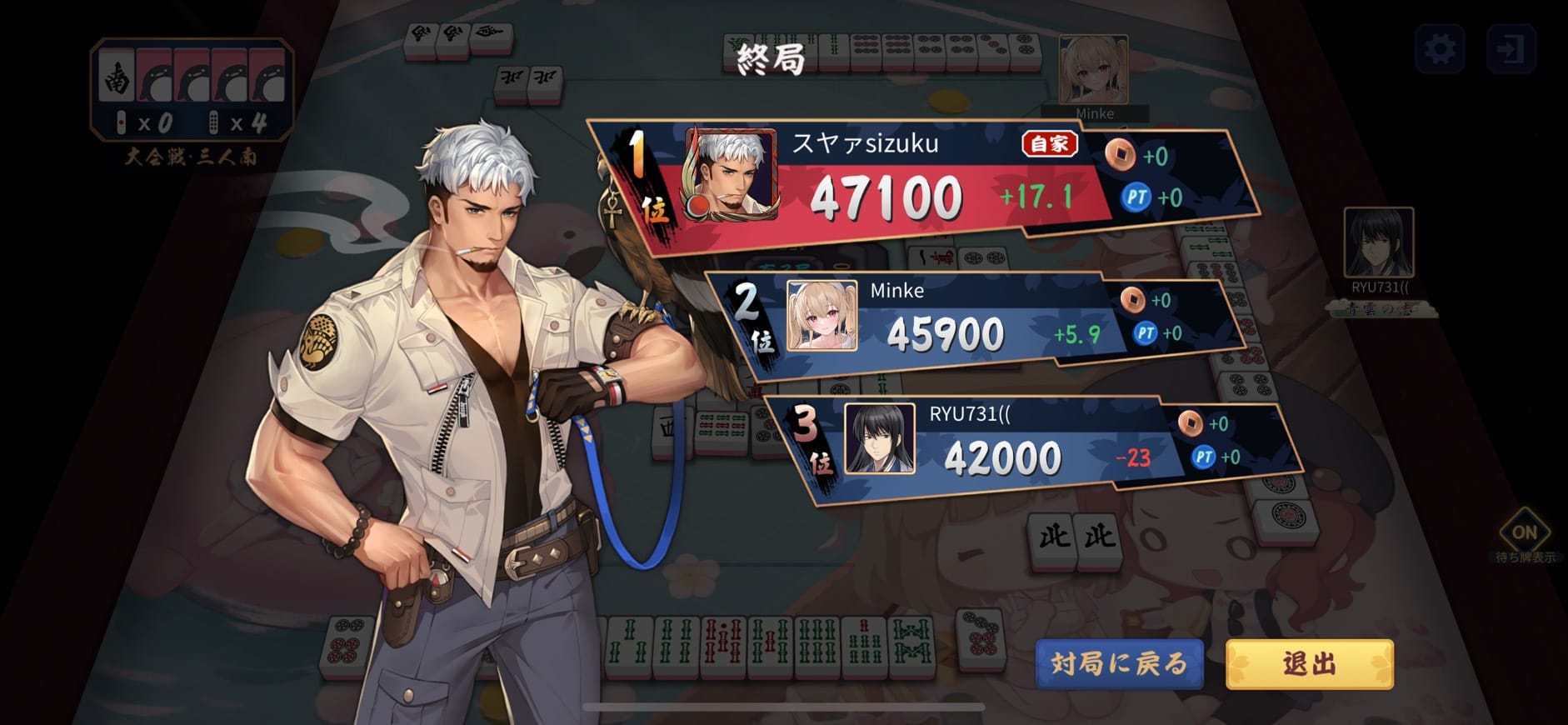Return to the match with 対局に戻る

[x=1119, y=663]
